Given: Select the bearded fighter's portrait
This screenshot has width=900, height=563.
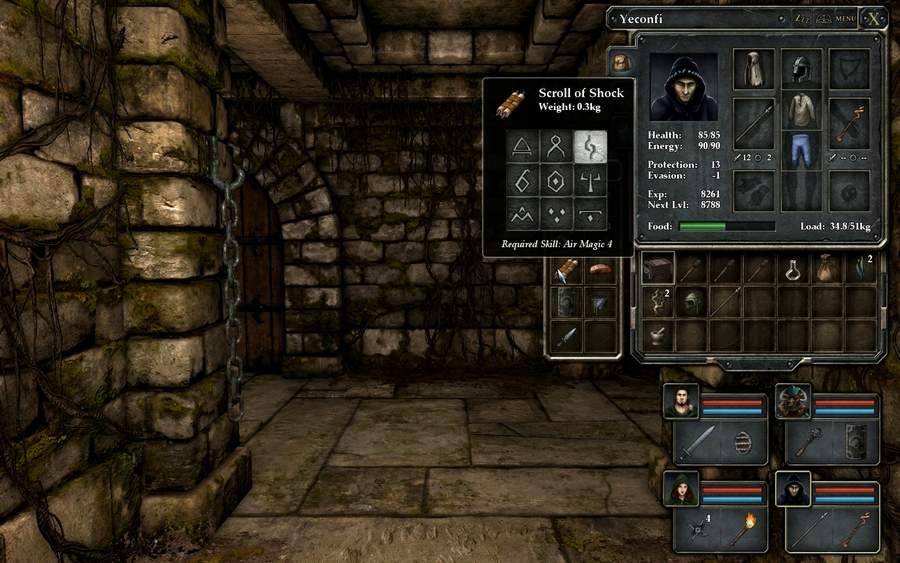Looking at the screenshot, I should [680, 401].
